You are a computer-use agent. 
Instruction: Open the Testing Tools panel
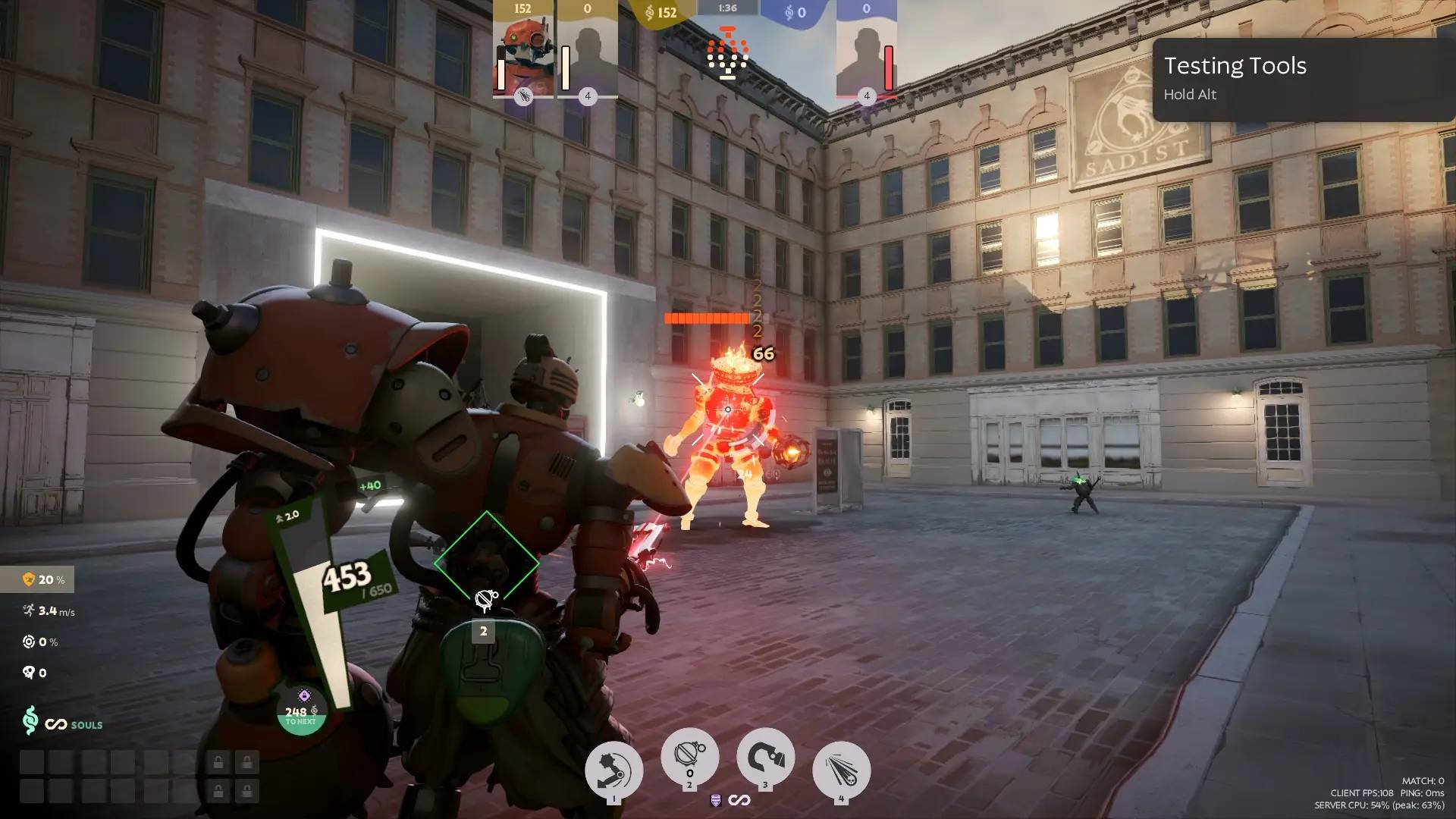1303,79
